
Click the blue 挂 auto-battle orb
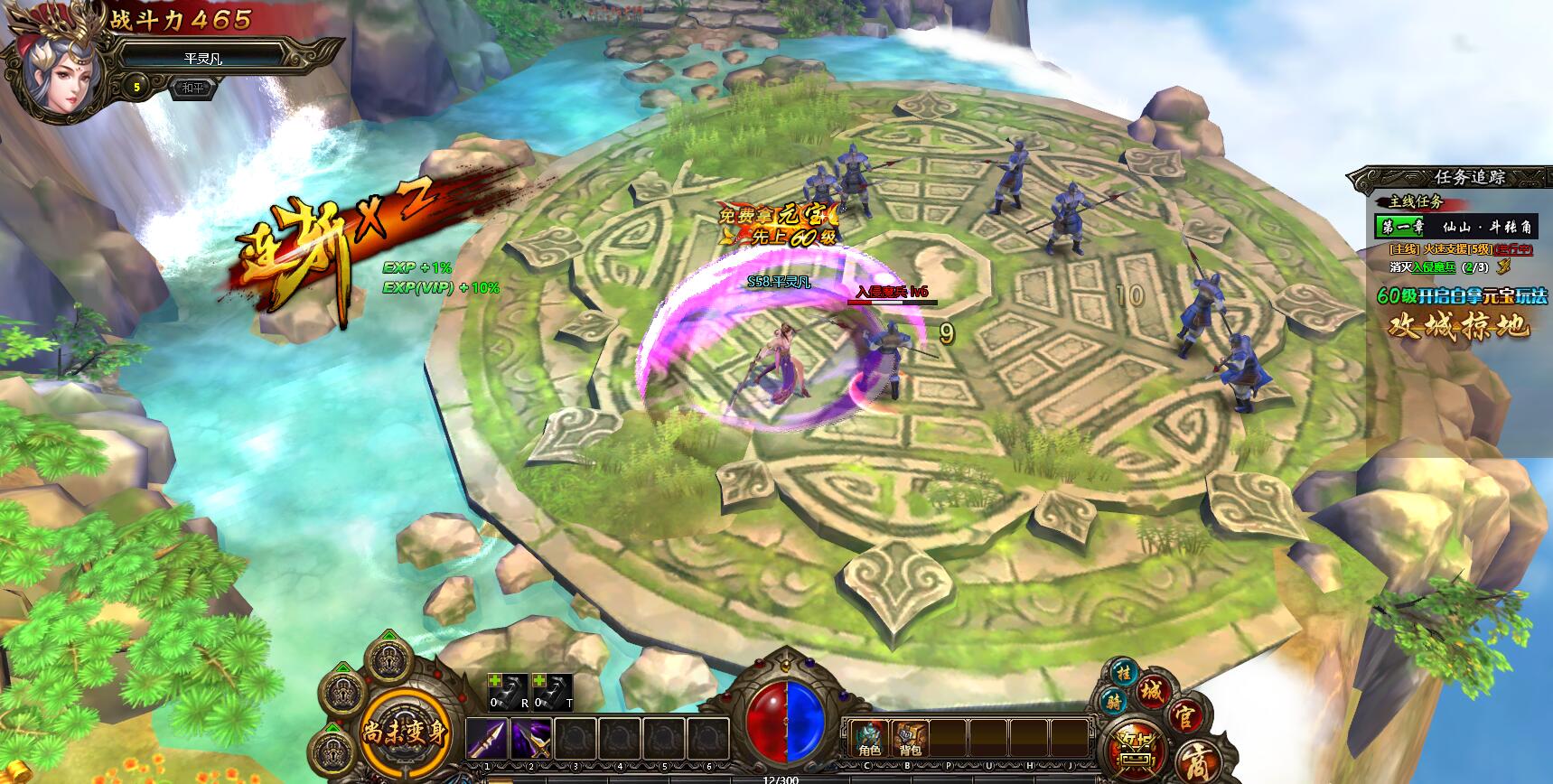click(x=1124, y=674)
